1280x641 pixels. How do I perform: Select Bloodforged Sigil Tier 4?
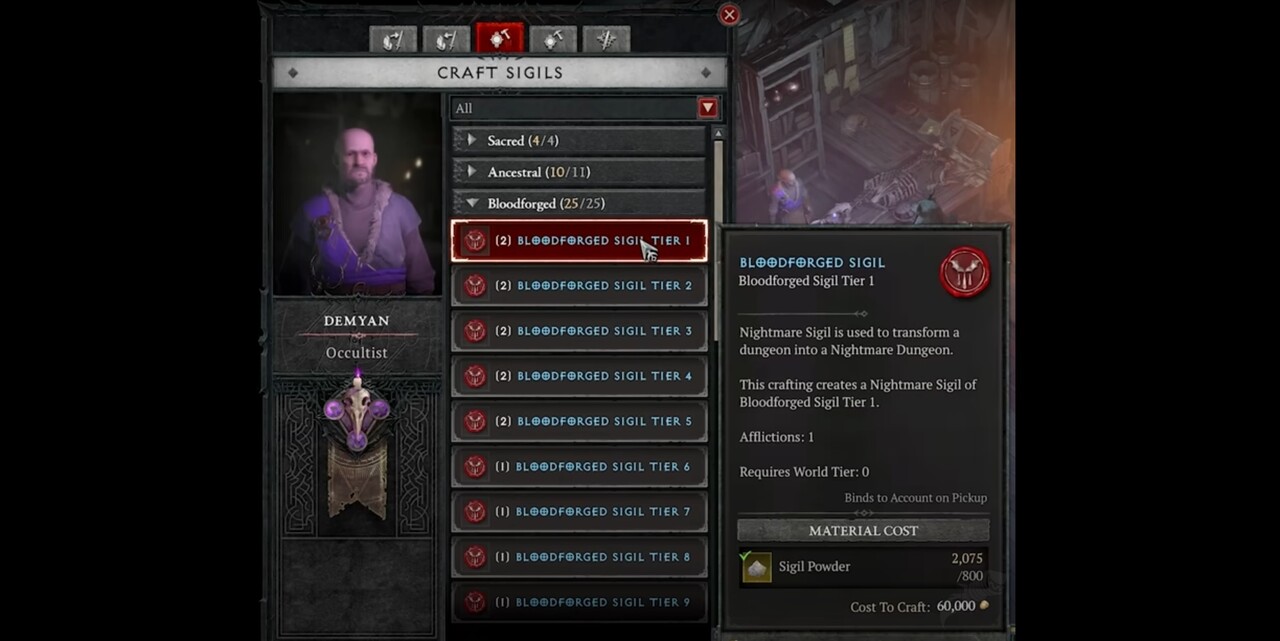(x=579, y=376)
